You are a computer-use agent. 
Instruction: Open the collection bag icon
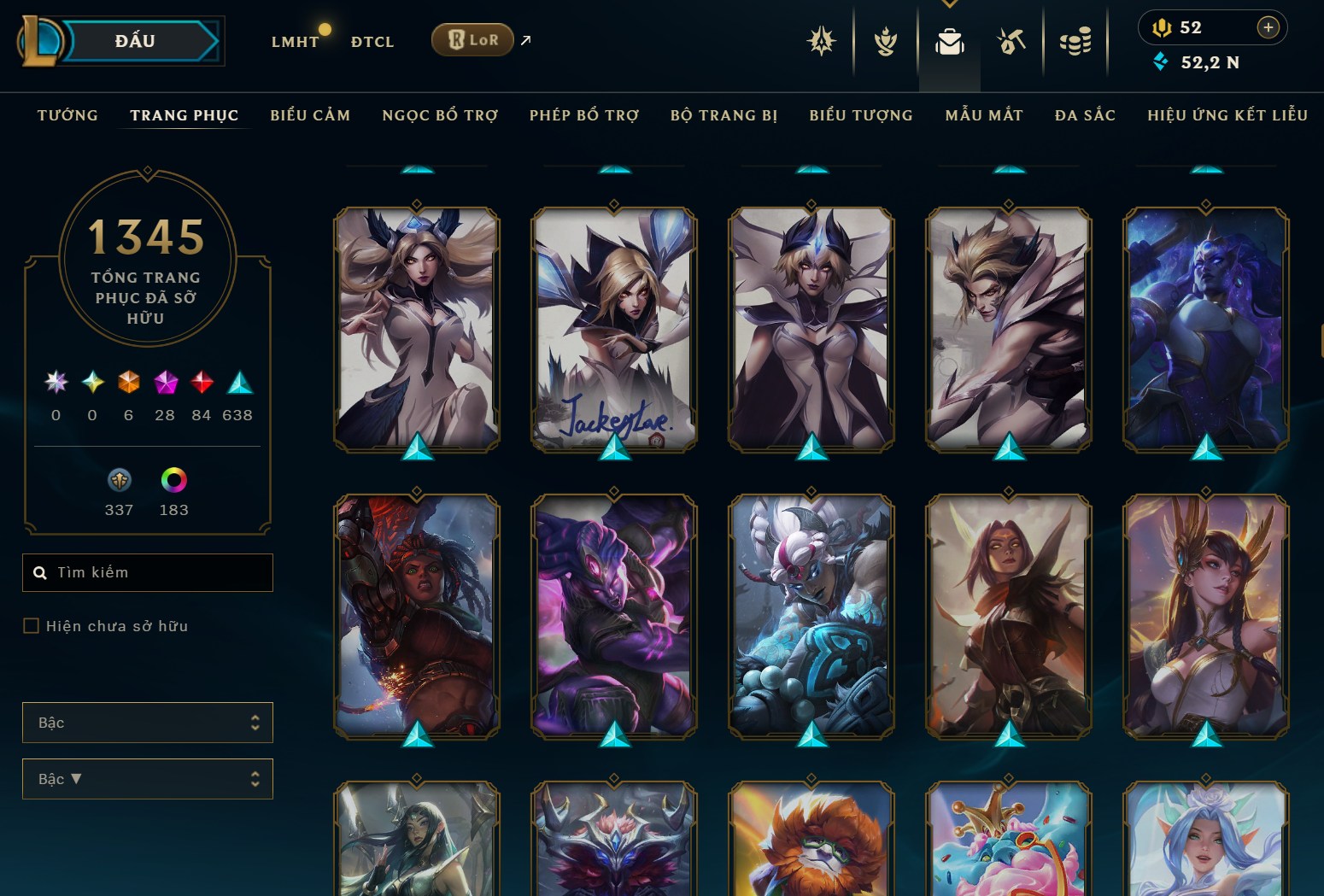(949, 41)
